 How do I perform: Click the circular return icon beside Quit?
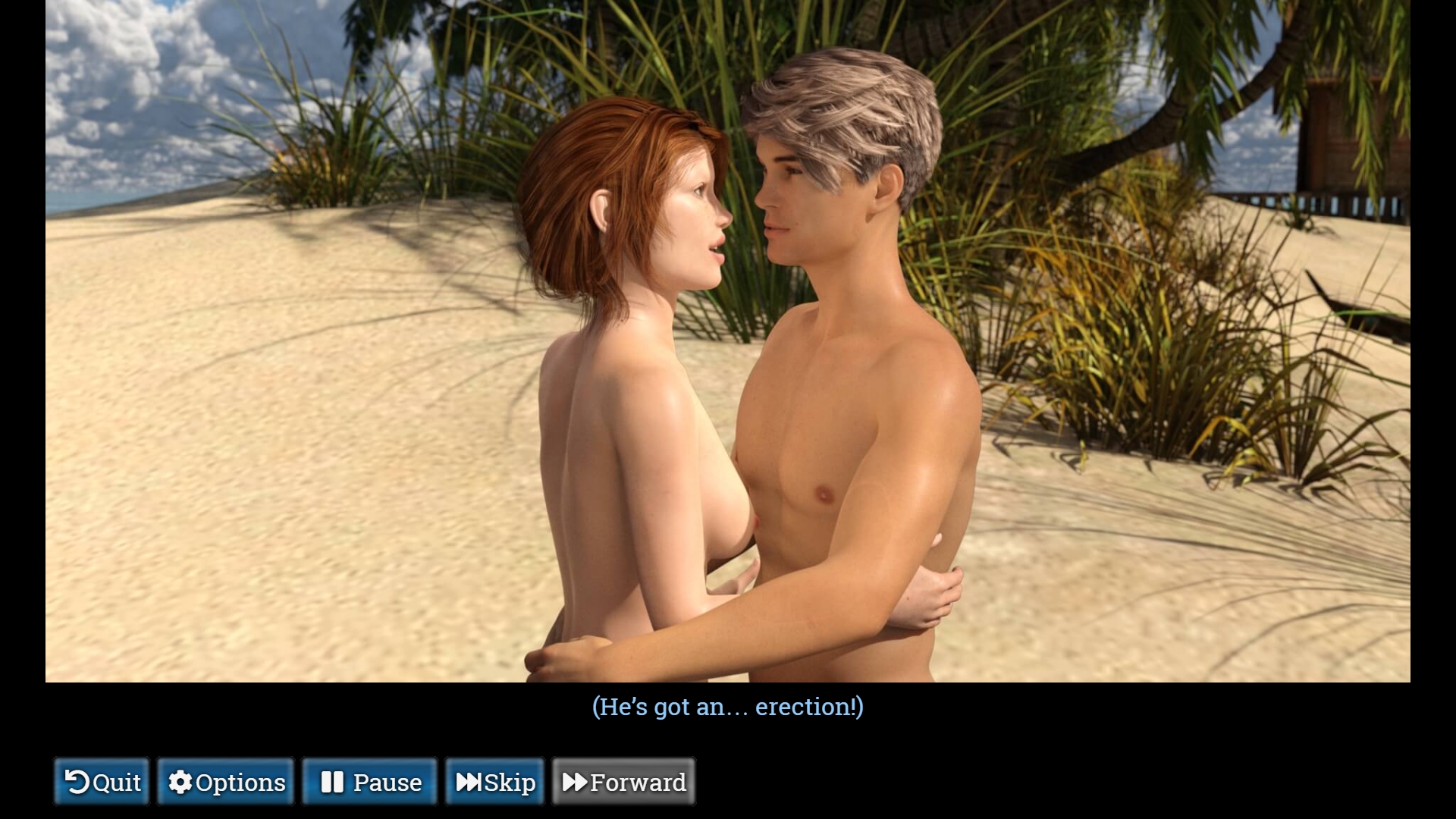pyautogui.click(x=78, y=782)
